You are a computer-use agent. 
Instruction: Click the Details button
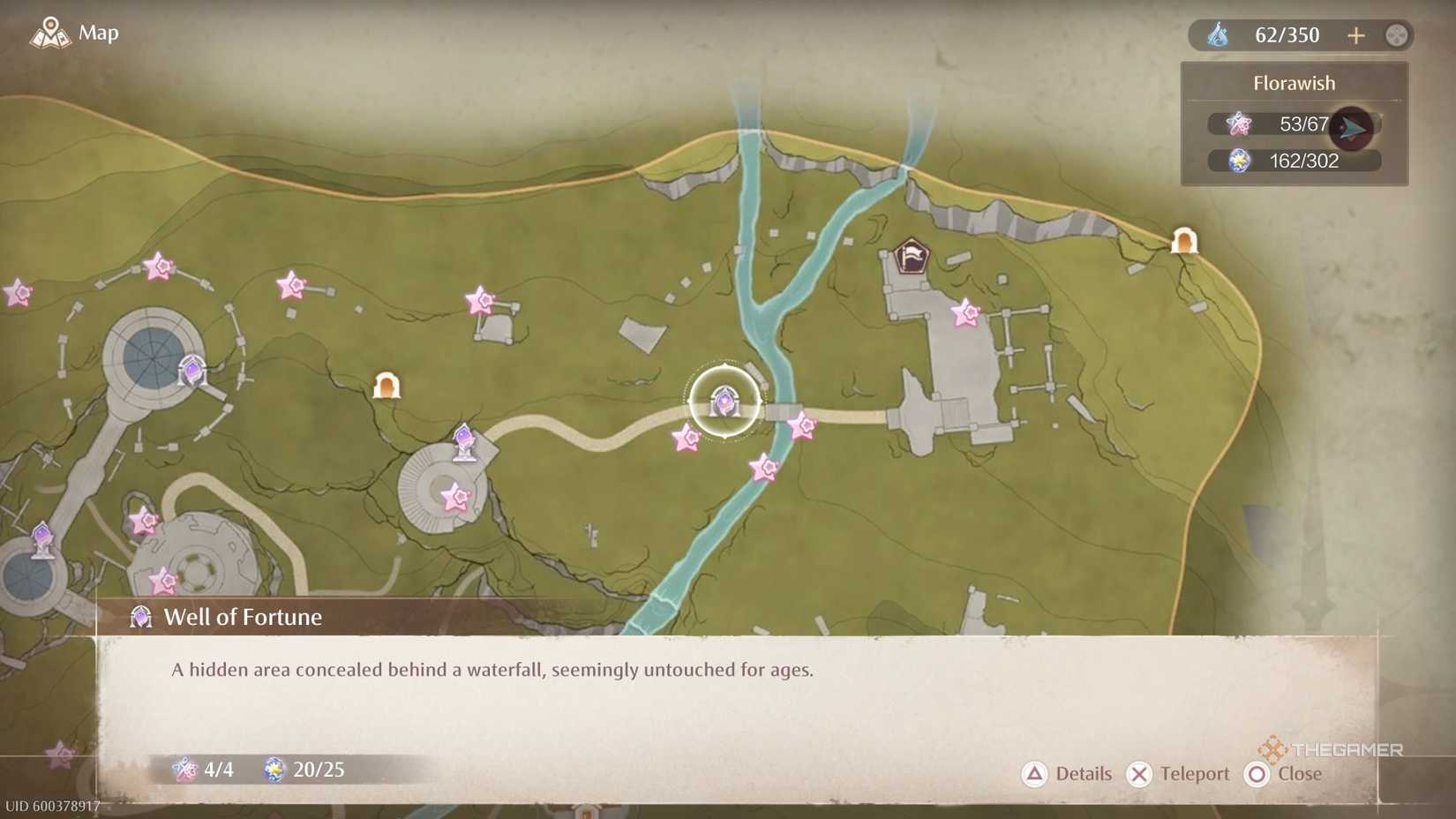pyautogui.click(x=1069, y=774)
